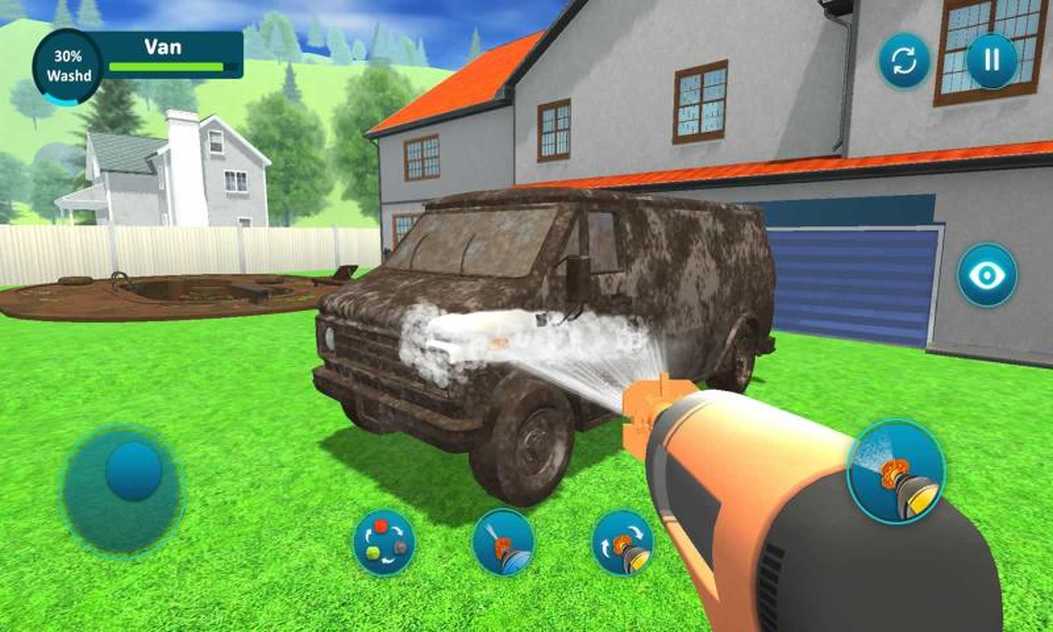Fire the water spray button
1053x632 pixels.
click(895, 471)
